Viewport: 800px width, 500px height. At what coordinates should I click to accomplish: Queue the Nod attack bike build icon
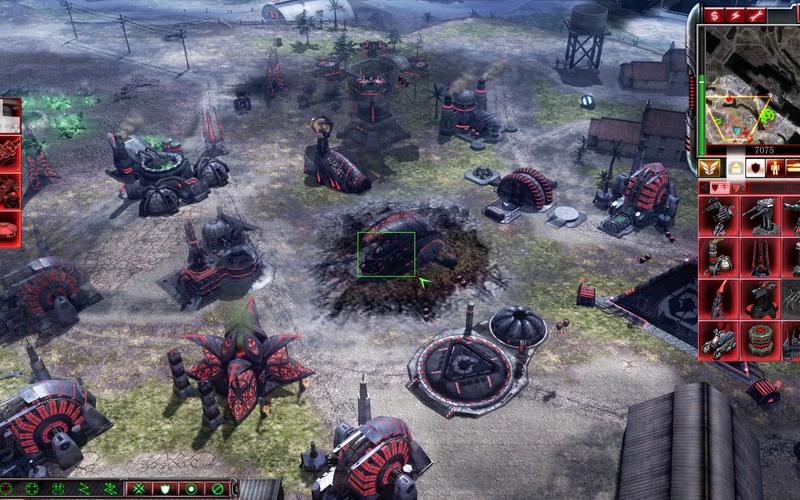point(719,340)
